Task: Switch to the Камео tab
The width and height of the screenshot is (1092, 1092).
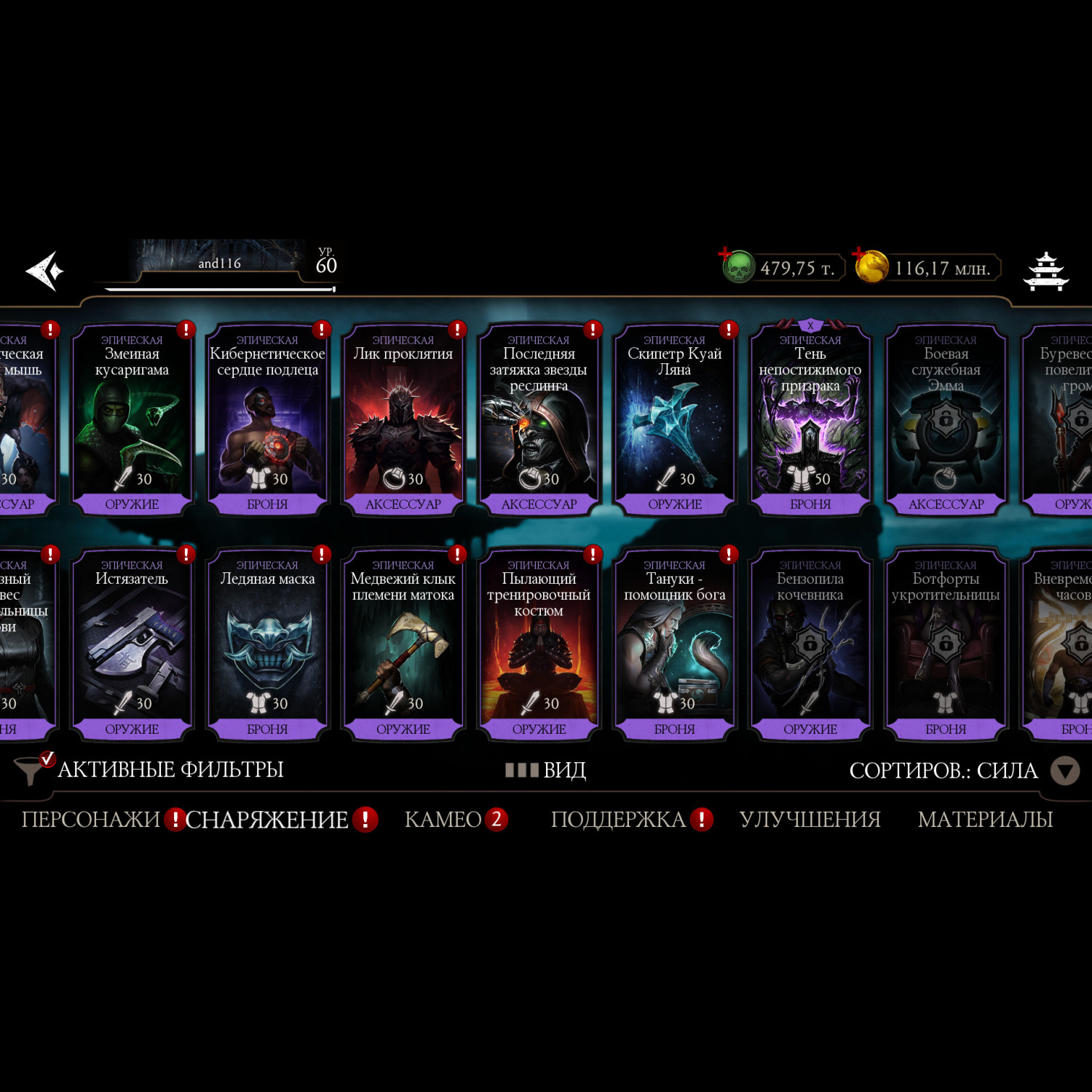Action: click(443, 820)
